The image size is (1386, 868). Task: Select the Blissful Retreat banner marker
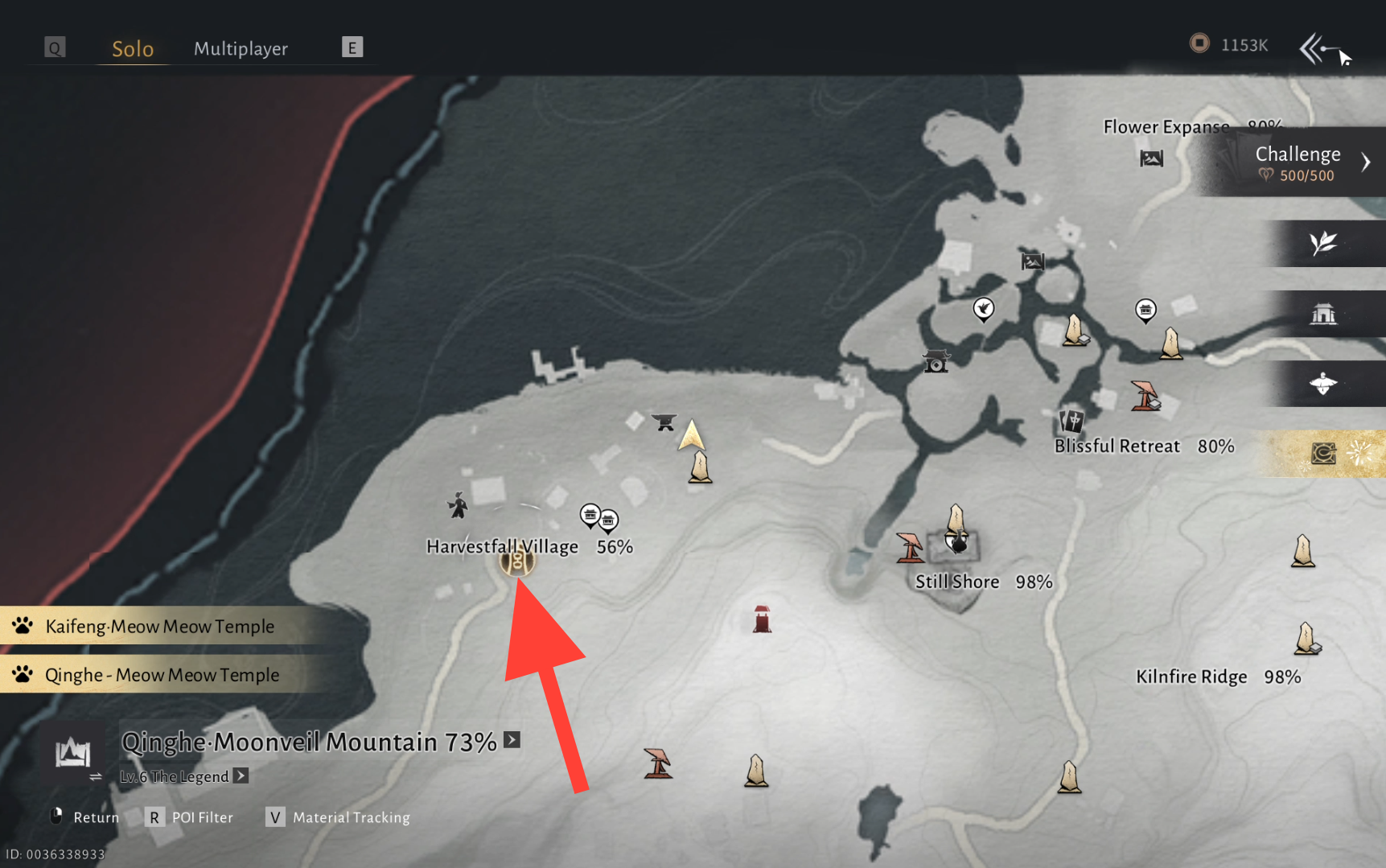click(x=1071, y=420)
